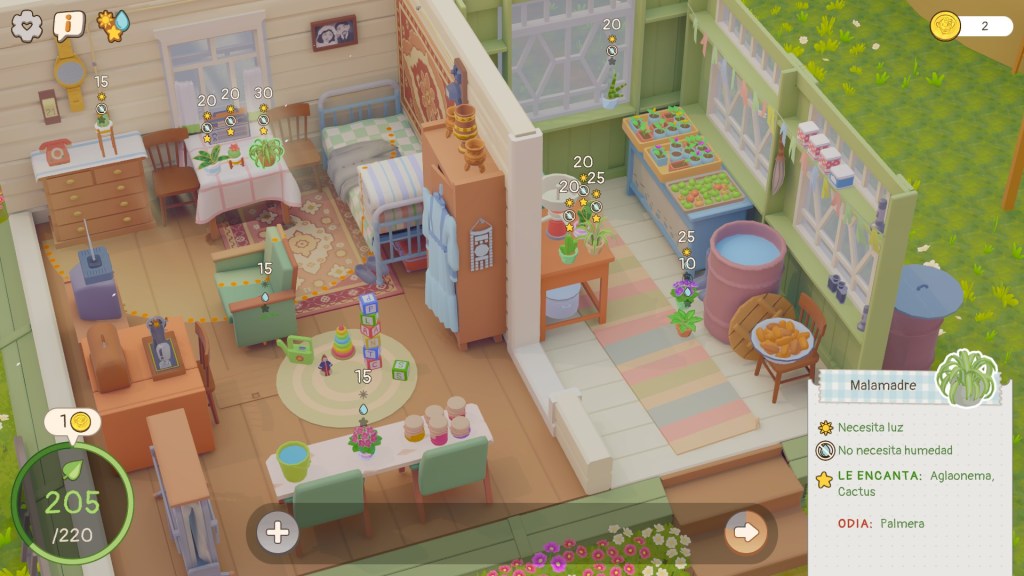Image resolution: width=1024 pixels, height=576 pixels.
Task: Click the plus button on the bottom bar
Action: 278,533
